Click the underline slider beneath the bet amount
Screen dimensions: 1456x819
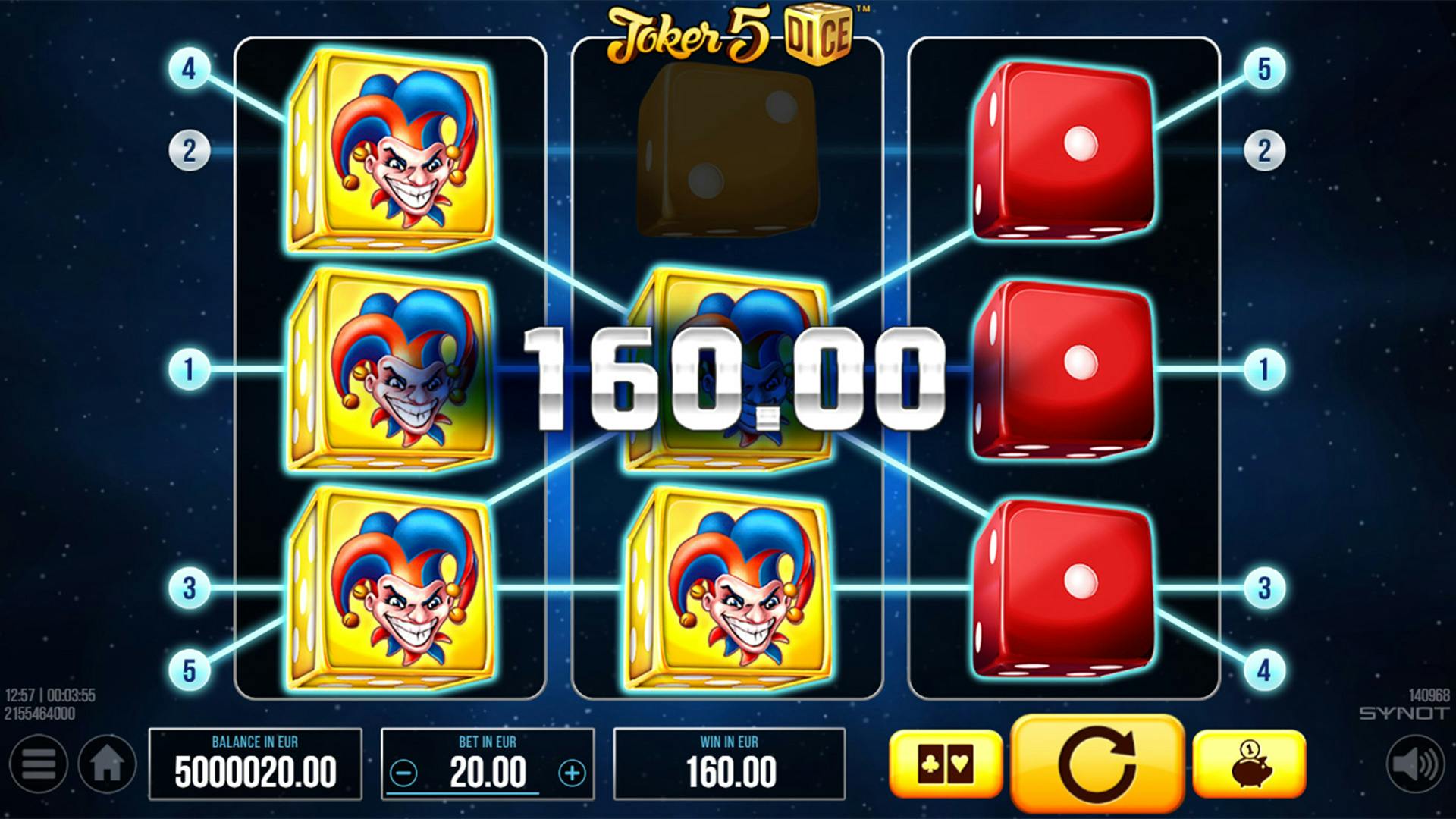click(x=463, y=793)
